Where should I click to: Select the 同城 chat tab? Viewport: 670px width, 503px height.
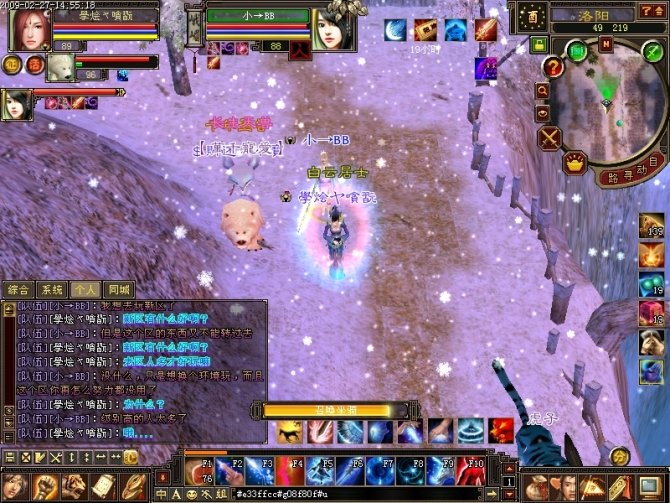(119, 289)
